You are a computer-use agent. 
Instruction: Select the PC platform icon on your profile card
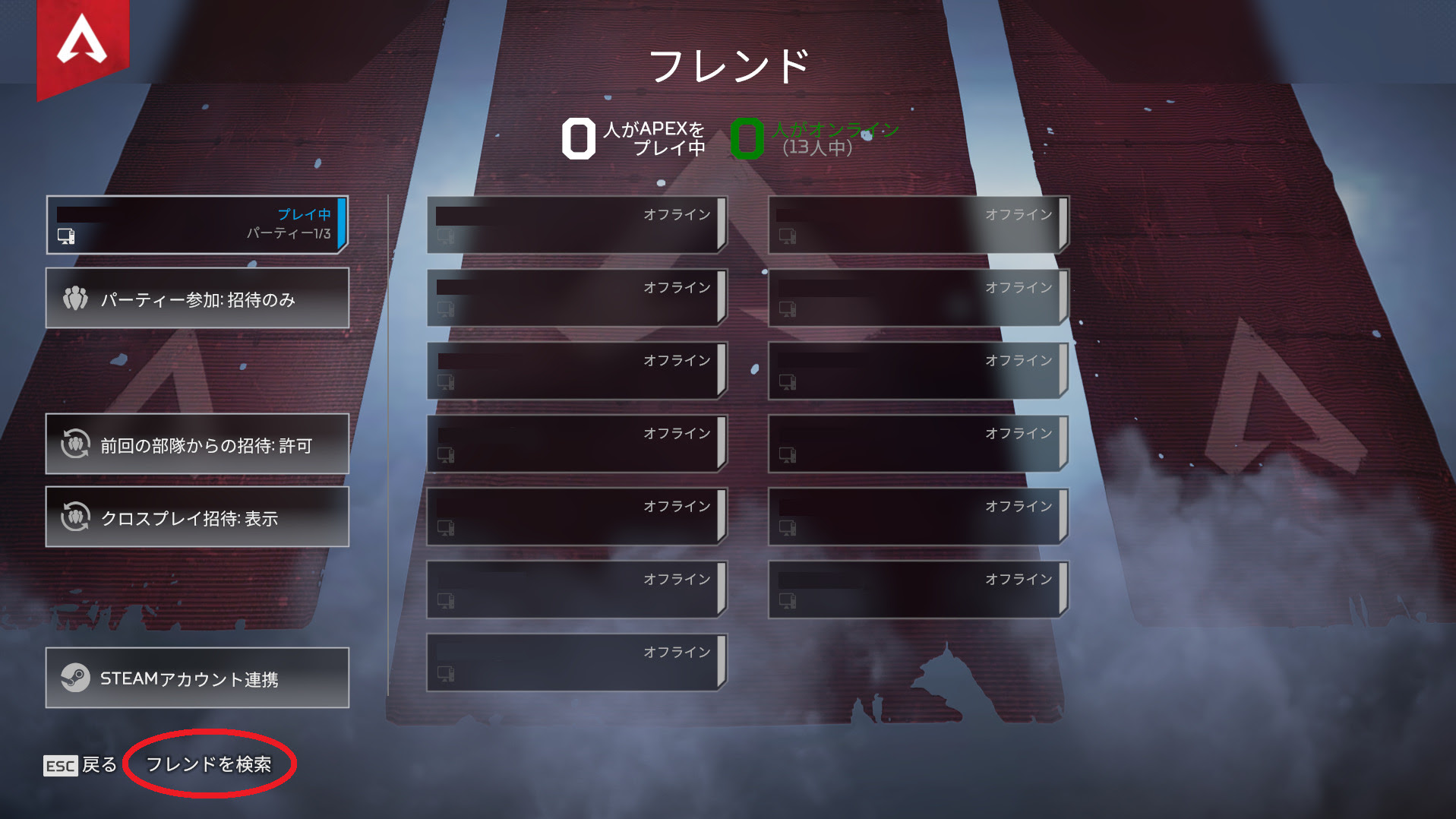67,236
